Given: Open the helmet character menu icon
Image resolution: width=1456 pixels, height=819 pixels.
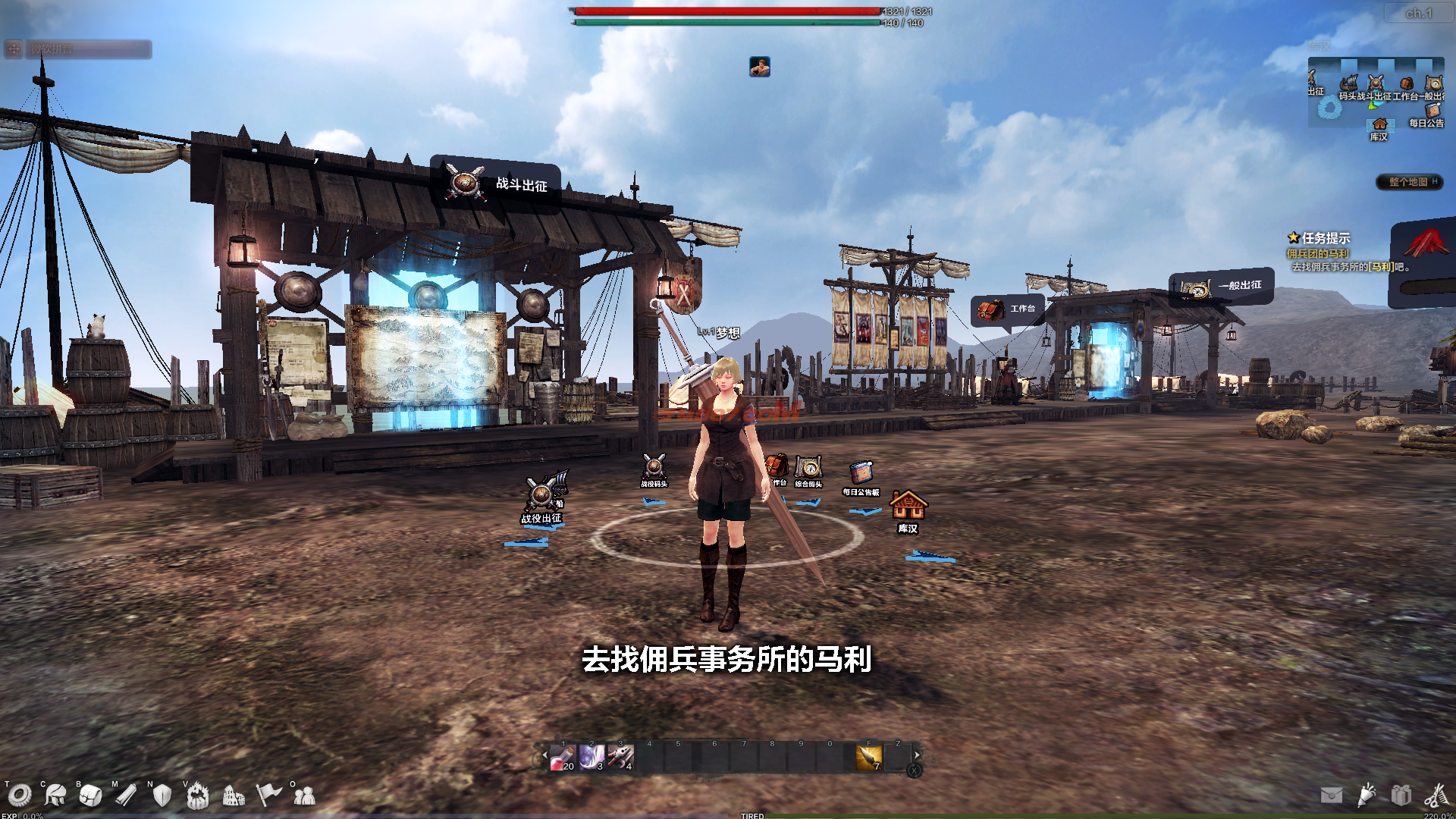Looking at the screenshot, I should [x=55, y=795].
